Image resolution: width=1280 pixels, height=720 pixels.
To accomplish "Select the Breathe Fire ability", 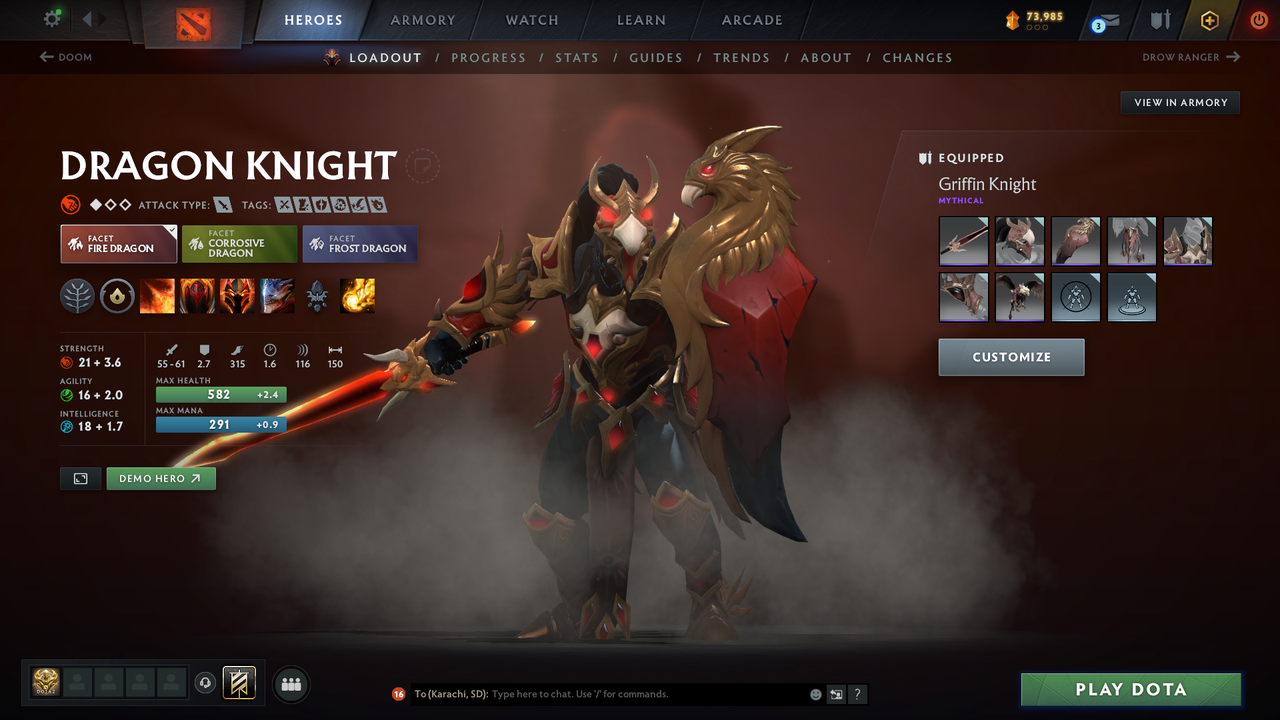I will point(157,296).
